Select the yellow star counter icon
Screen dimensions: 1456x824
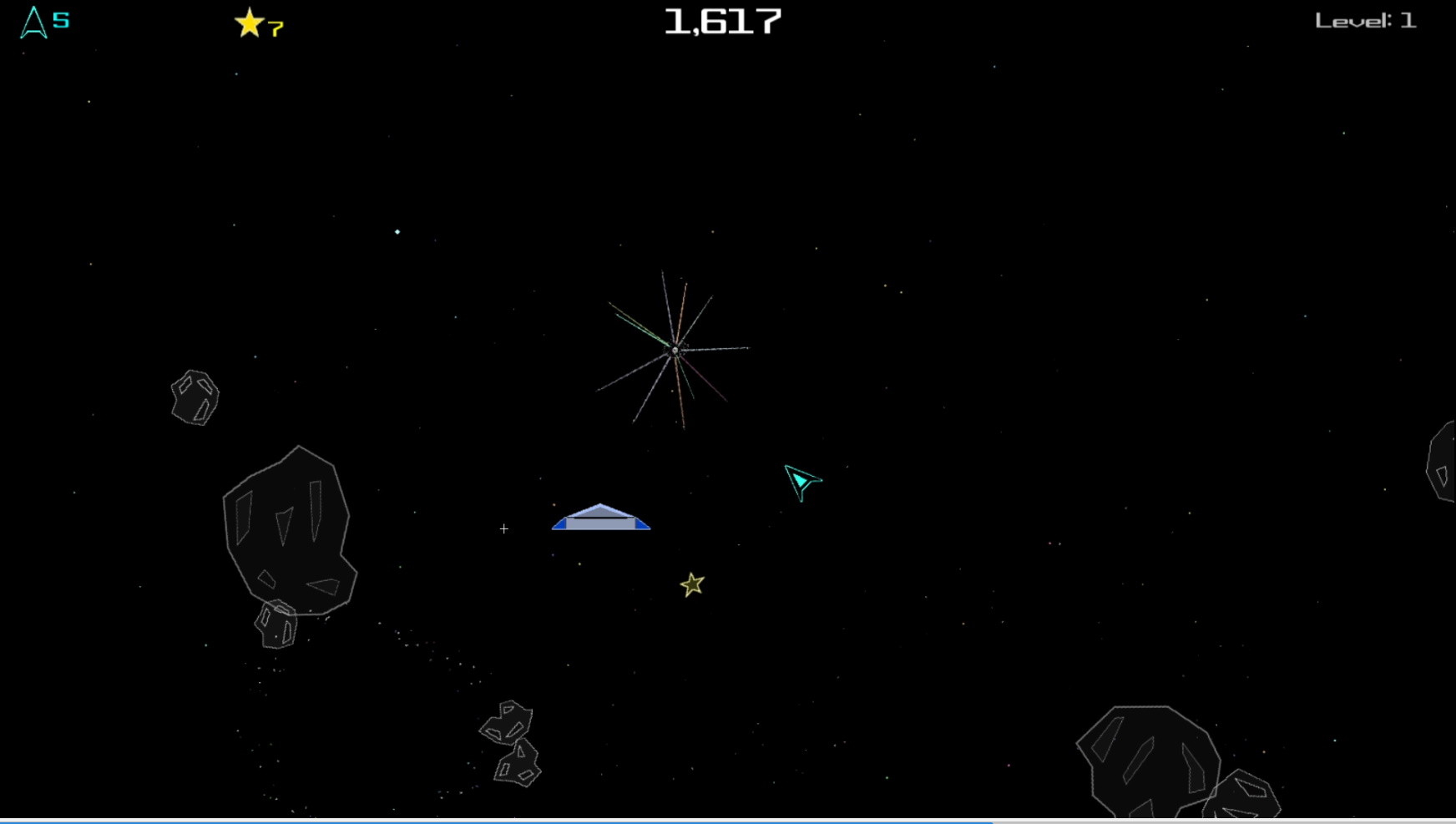pyautogui.click(x=248, y=23)
